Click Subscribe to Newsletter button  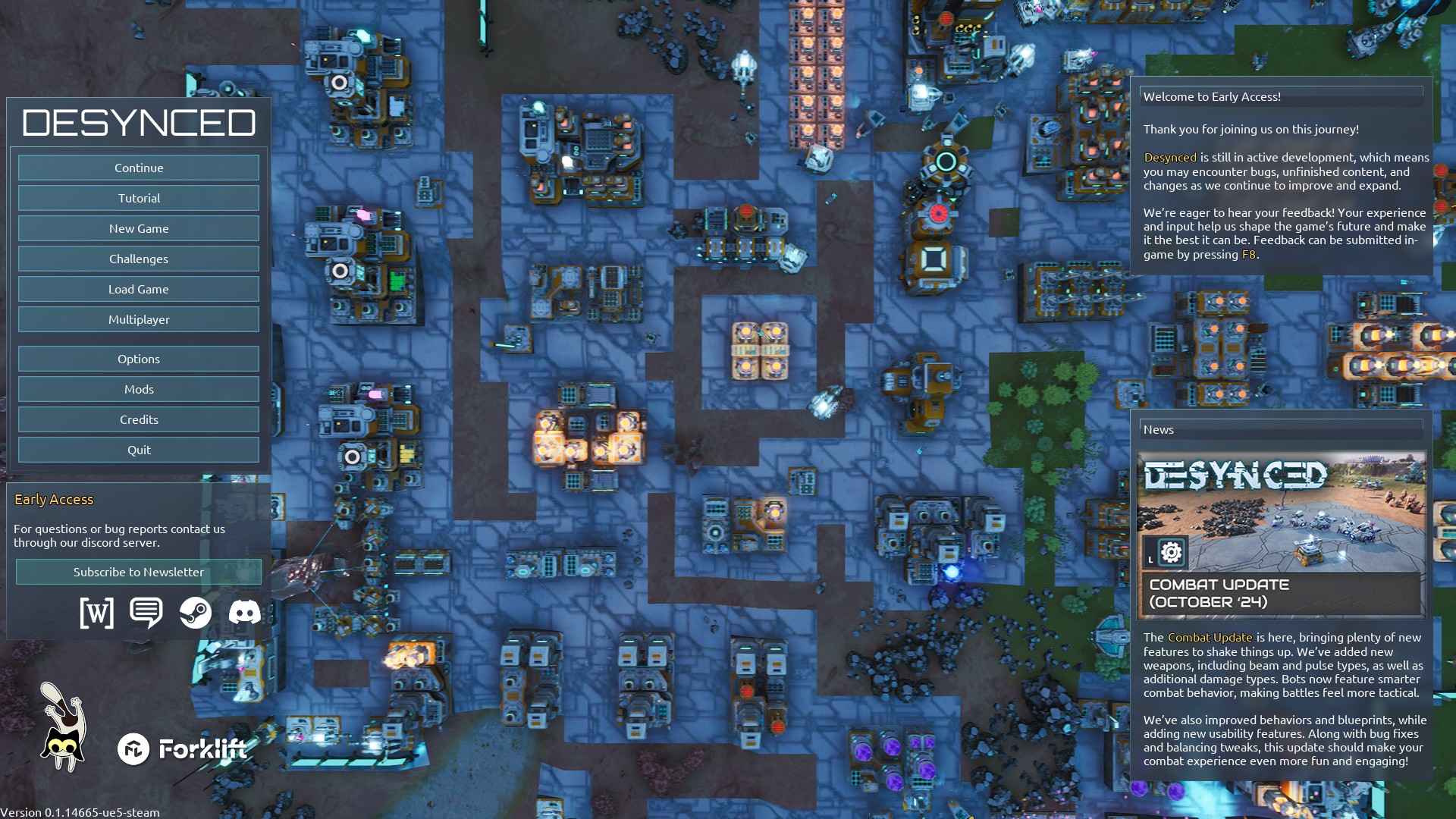click(139, 572)
